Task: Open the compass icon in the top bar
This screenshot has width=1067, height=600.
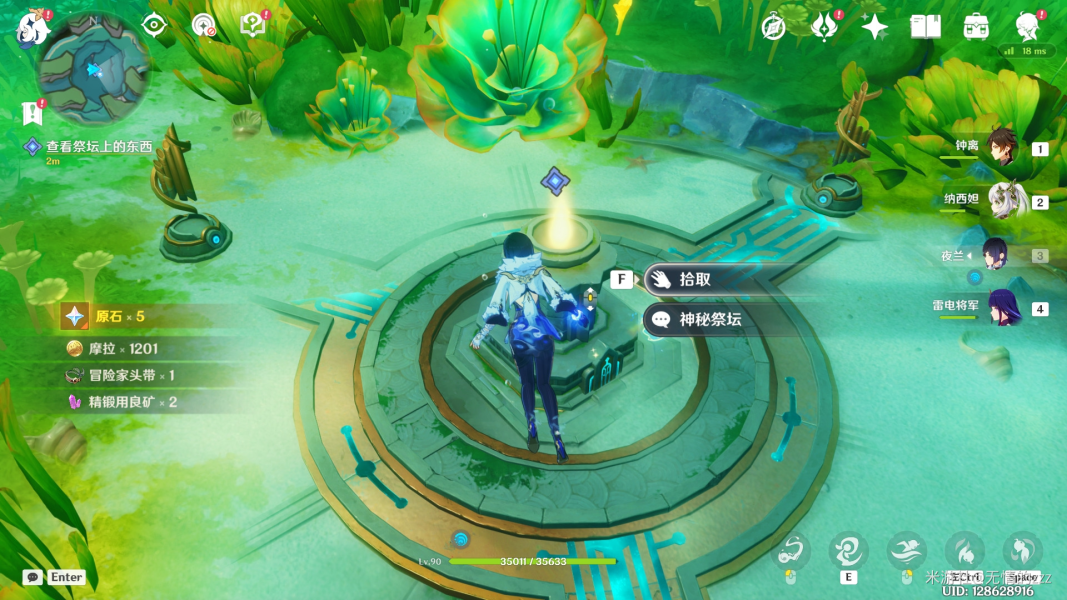Action: (773, 27)
